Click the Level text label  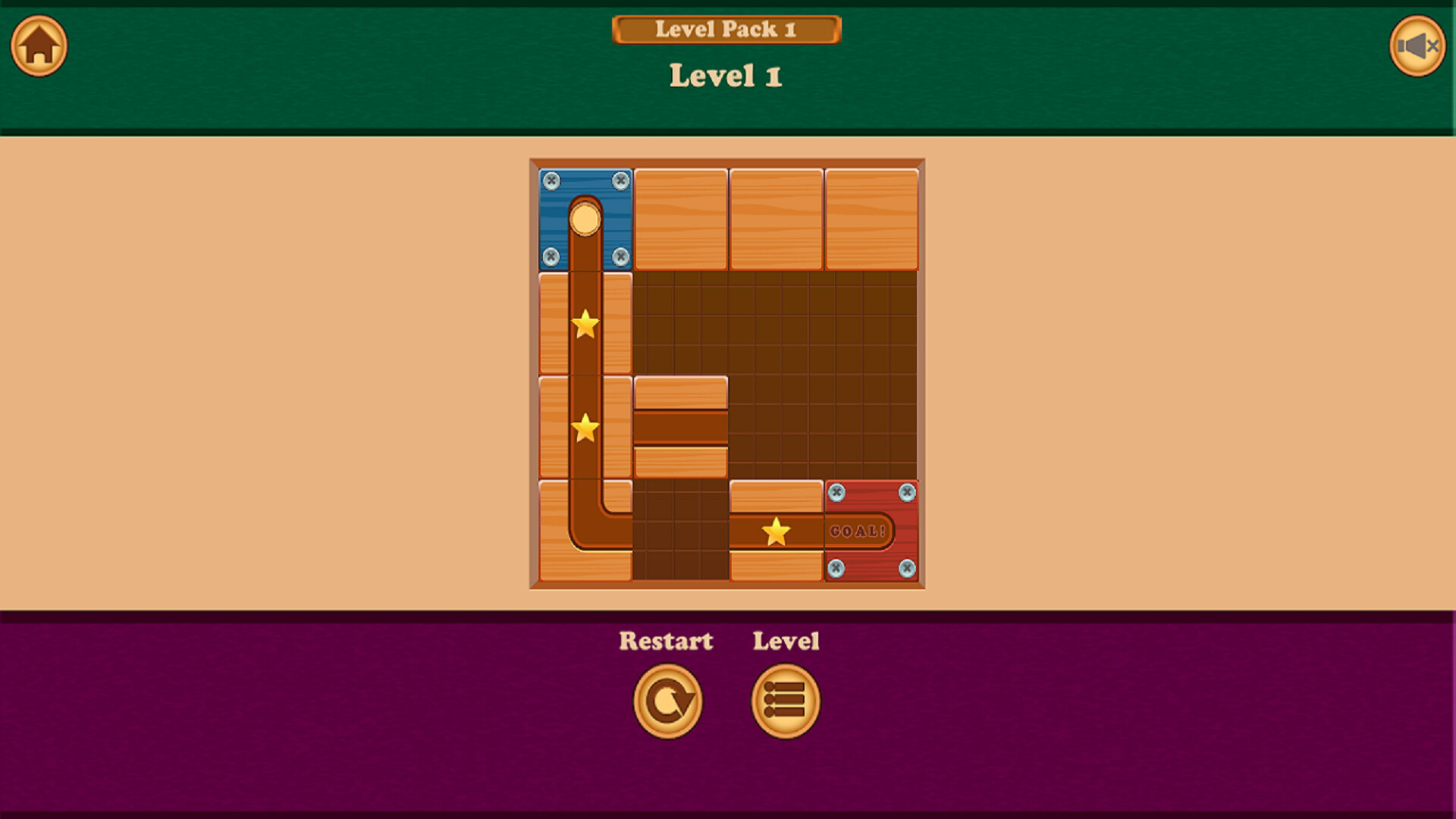[786, 641]
